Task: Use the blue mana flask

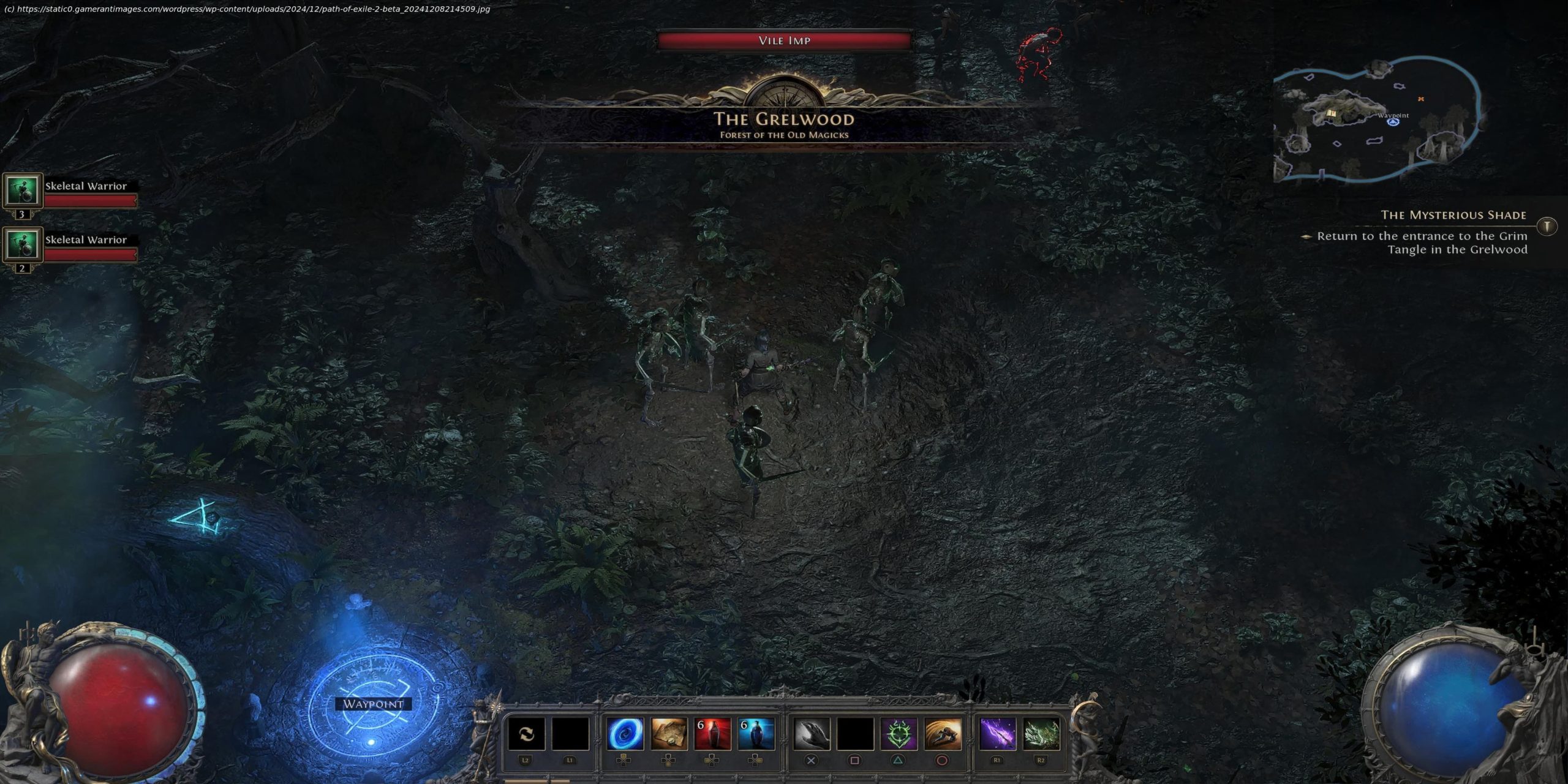Action: [x=756, y=734]
